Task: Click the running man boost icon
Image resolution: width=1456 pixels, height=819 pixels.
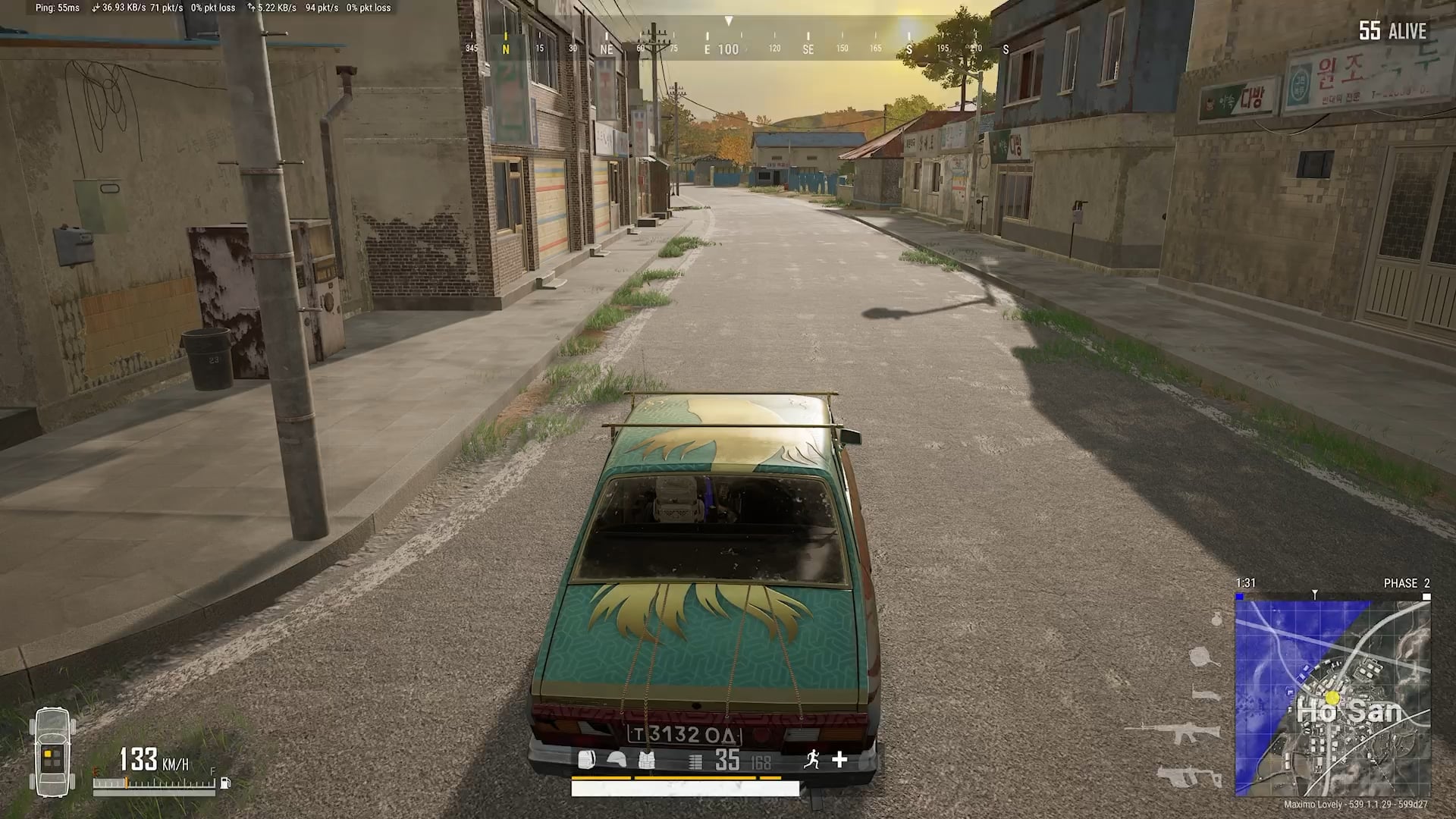Action: (812, 759)
